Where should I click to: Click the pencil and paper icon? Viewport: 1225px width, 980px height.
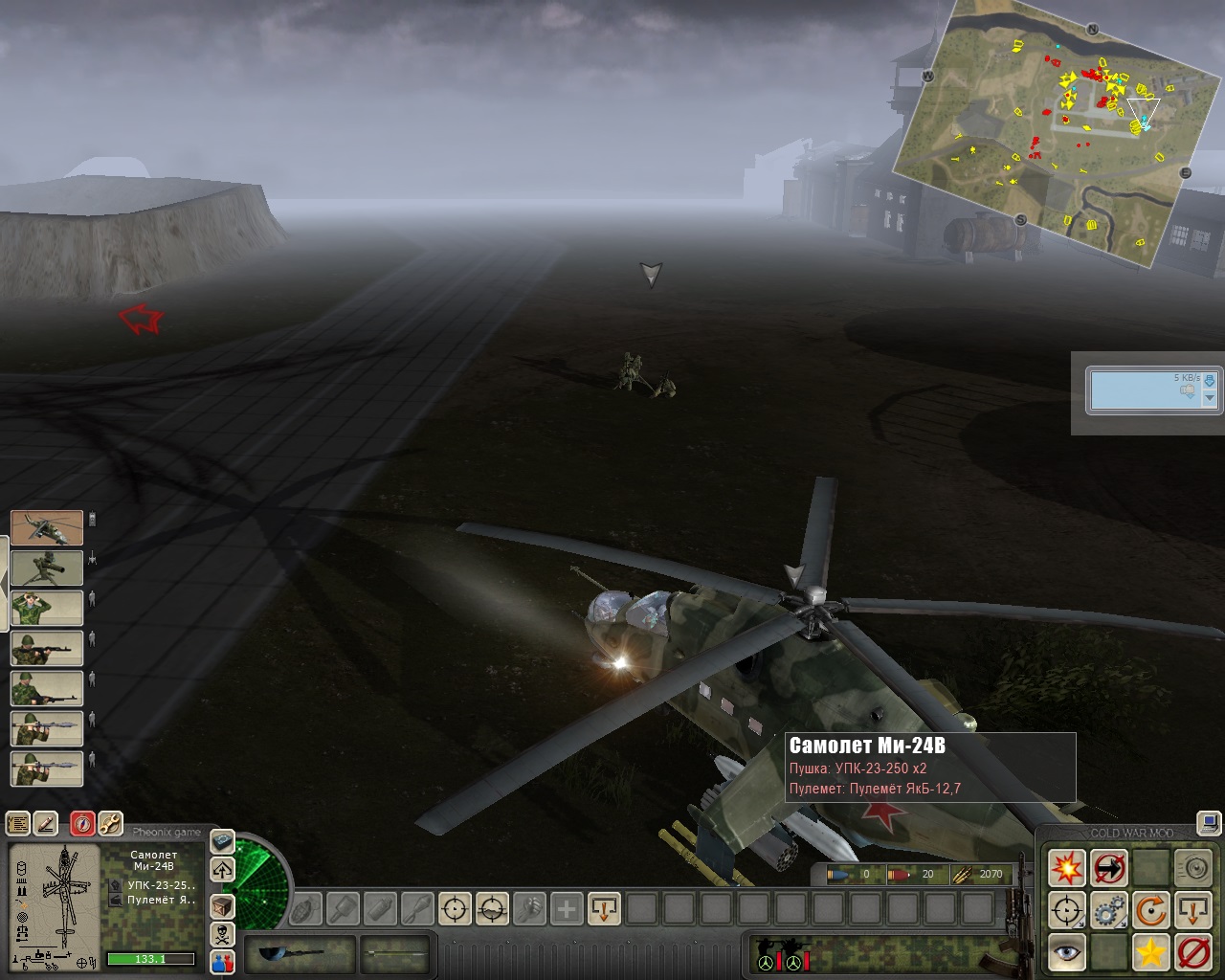(x=46, y=823)
